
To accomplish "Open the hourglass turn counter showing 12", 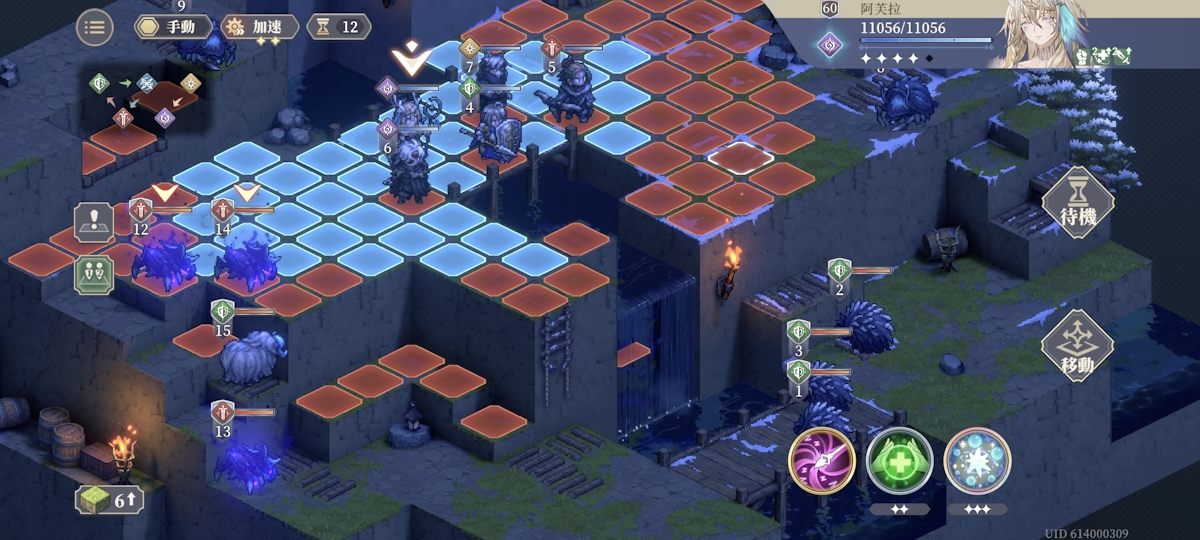I will tap(339, 27).
